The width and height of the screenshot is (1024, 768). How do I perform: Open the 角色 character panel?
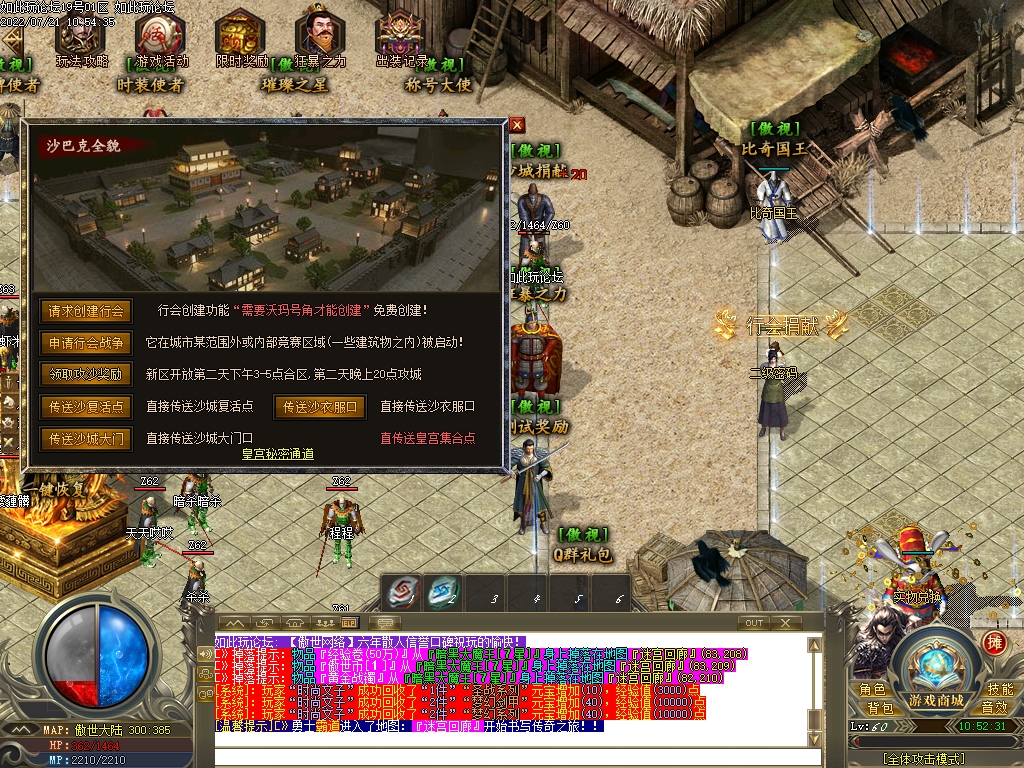pos(872,690)
